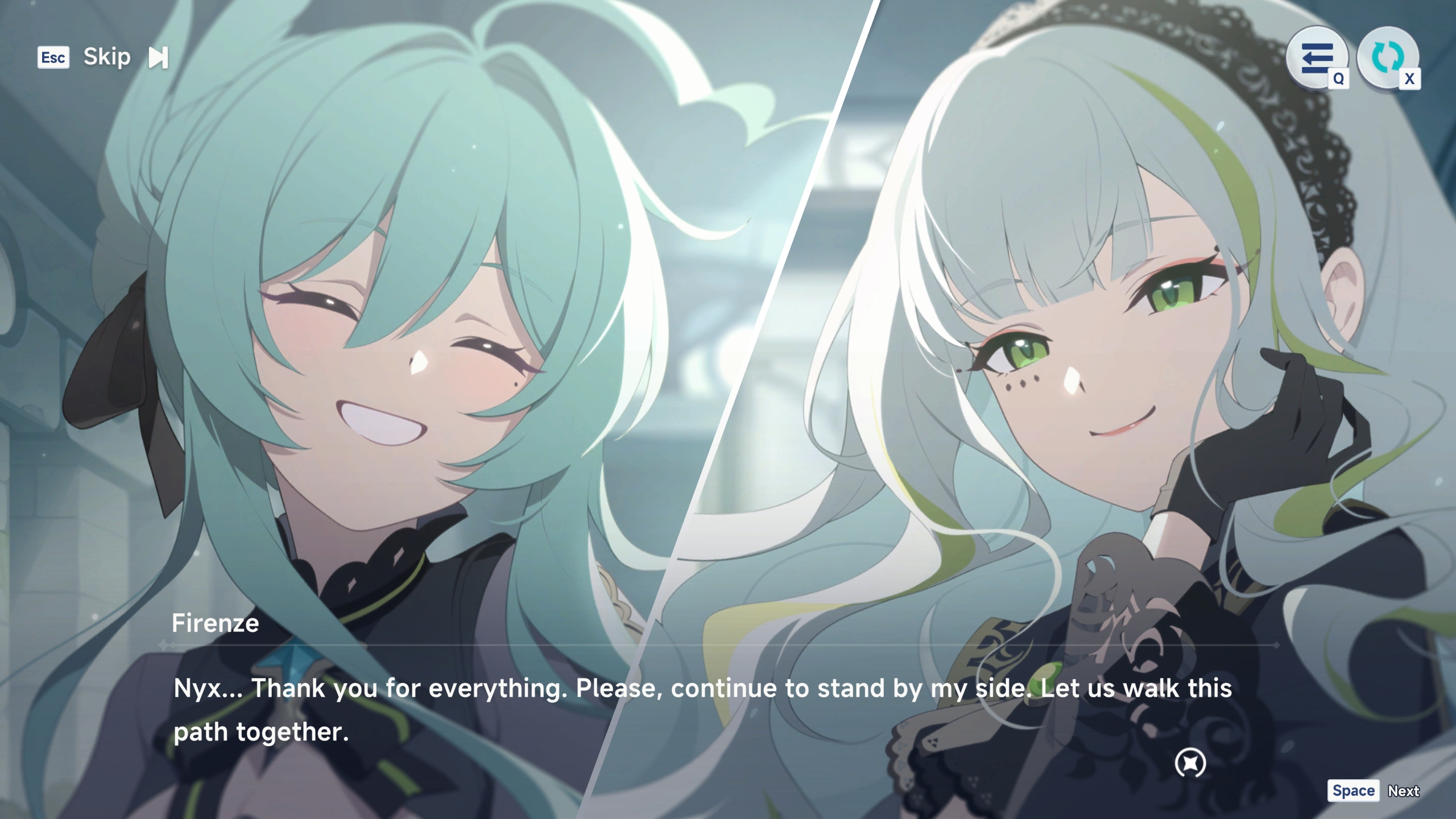The height and width of the screenshot is (819, 1456).
Task: Advance dialogue with the Next button
Action: pyautogui.click(x=1403, y=791)
